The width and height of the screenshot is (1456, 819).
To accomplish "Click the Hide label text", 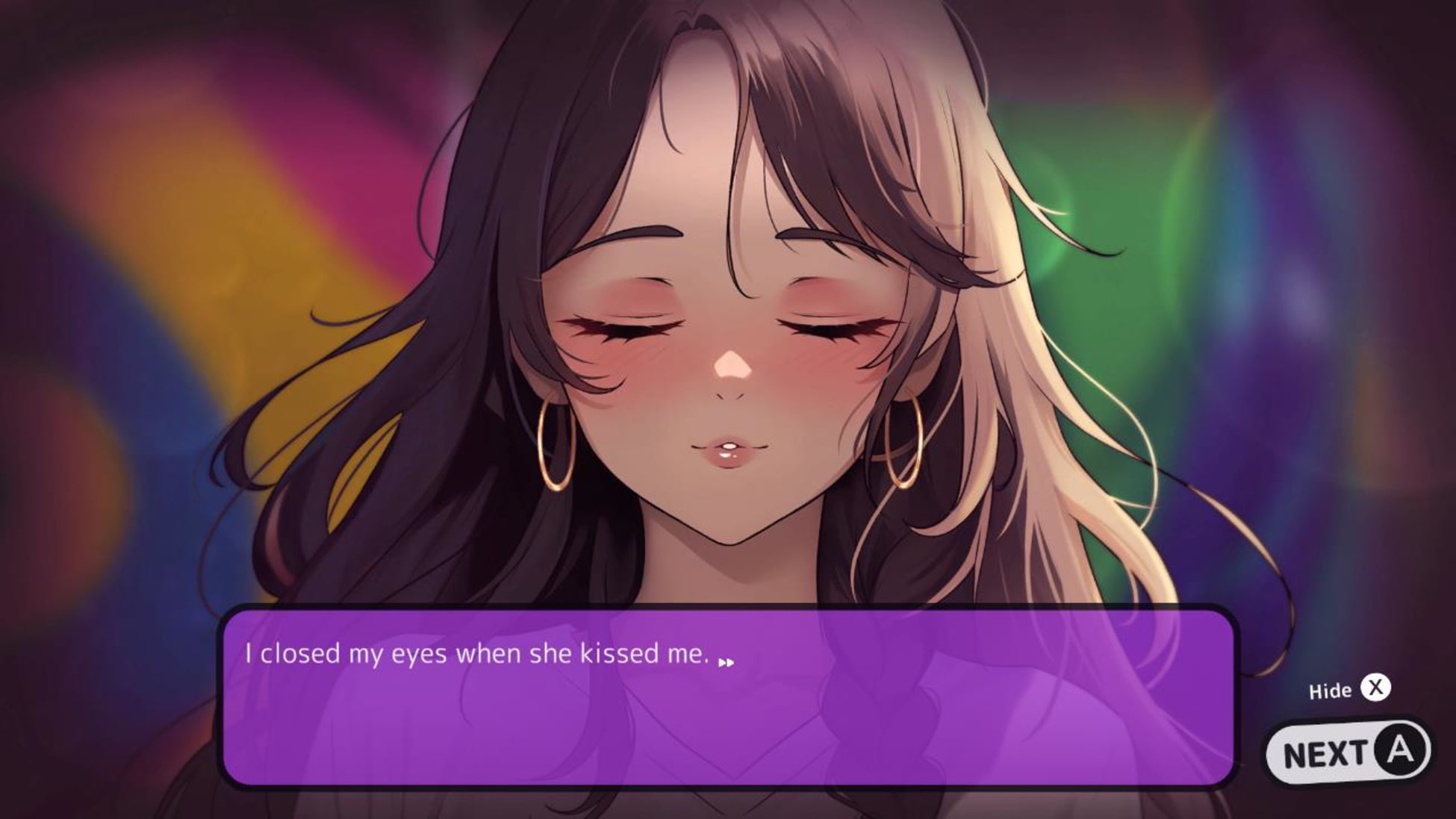I will click(x=1332, y=690).
